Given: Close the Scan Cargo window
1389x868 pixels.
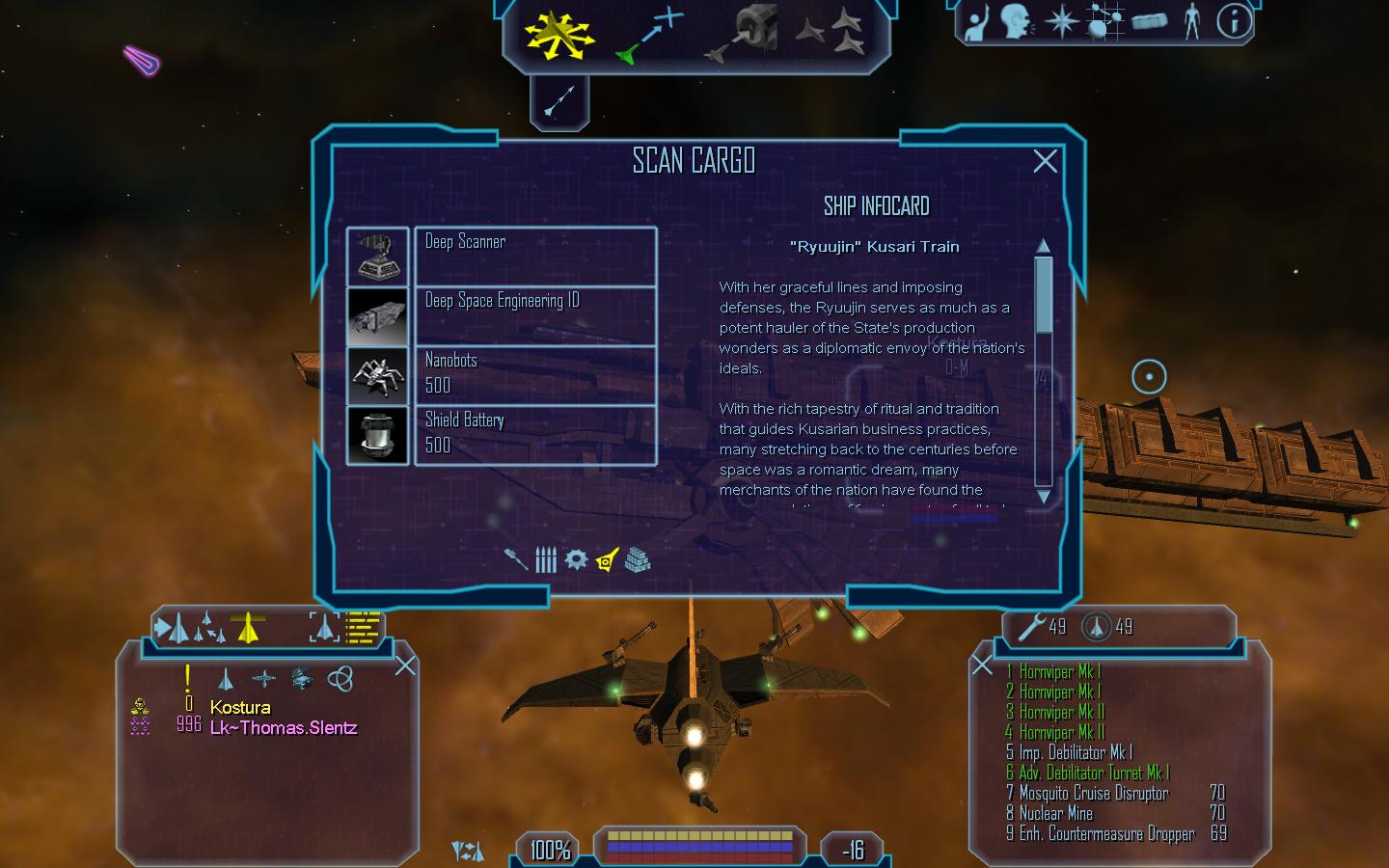Looking at the screenshot, I should coord(1045,161).
